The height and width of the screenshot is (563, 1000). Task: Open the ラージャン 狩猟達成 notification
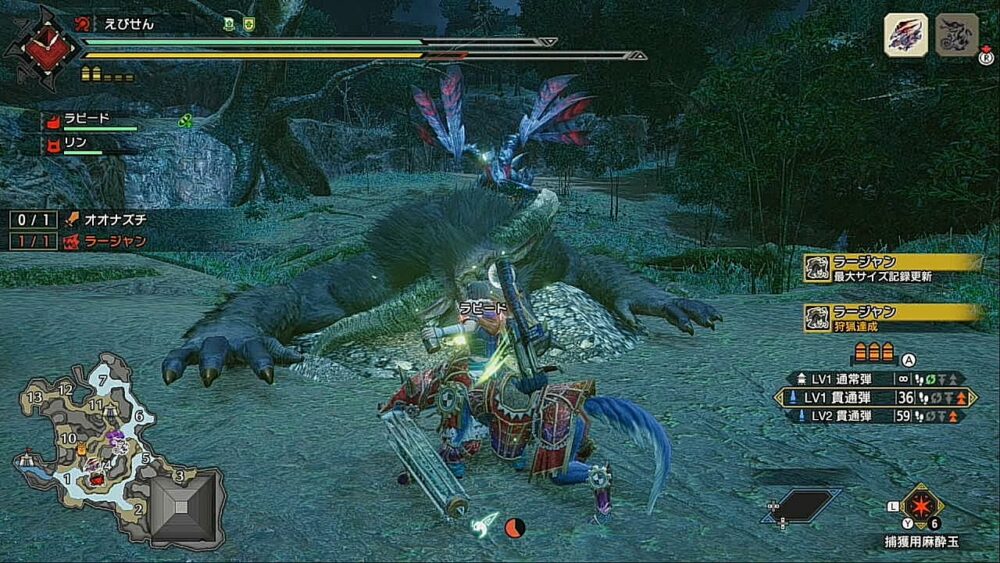coord(892,318)
